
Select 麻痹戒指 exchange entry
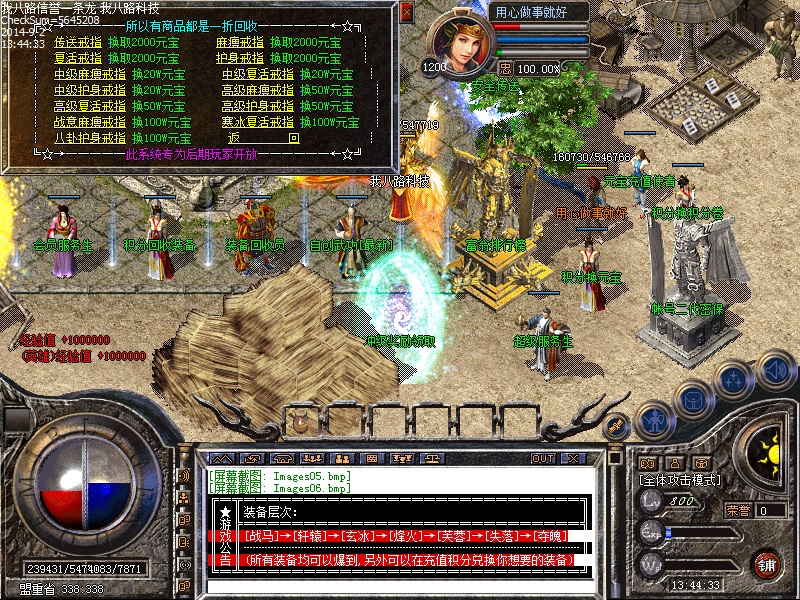tap(240, 43)
